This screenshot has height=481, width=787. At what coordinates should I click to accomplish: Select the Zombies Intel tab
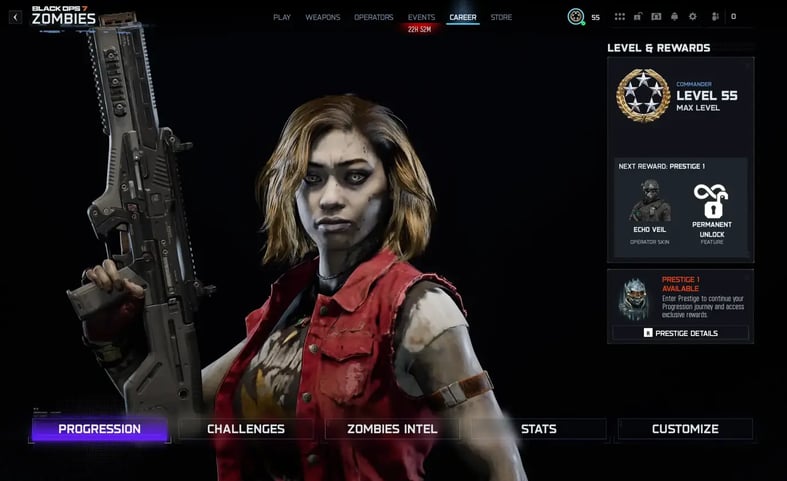392,429
